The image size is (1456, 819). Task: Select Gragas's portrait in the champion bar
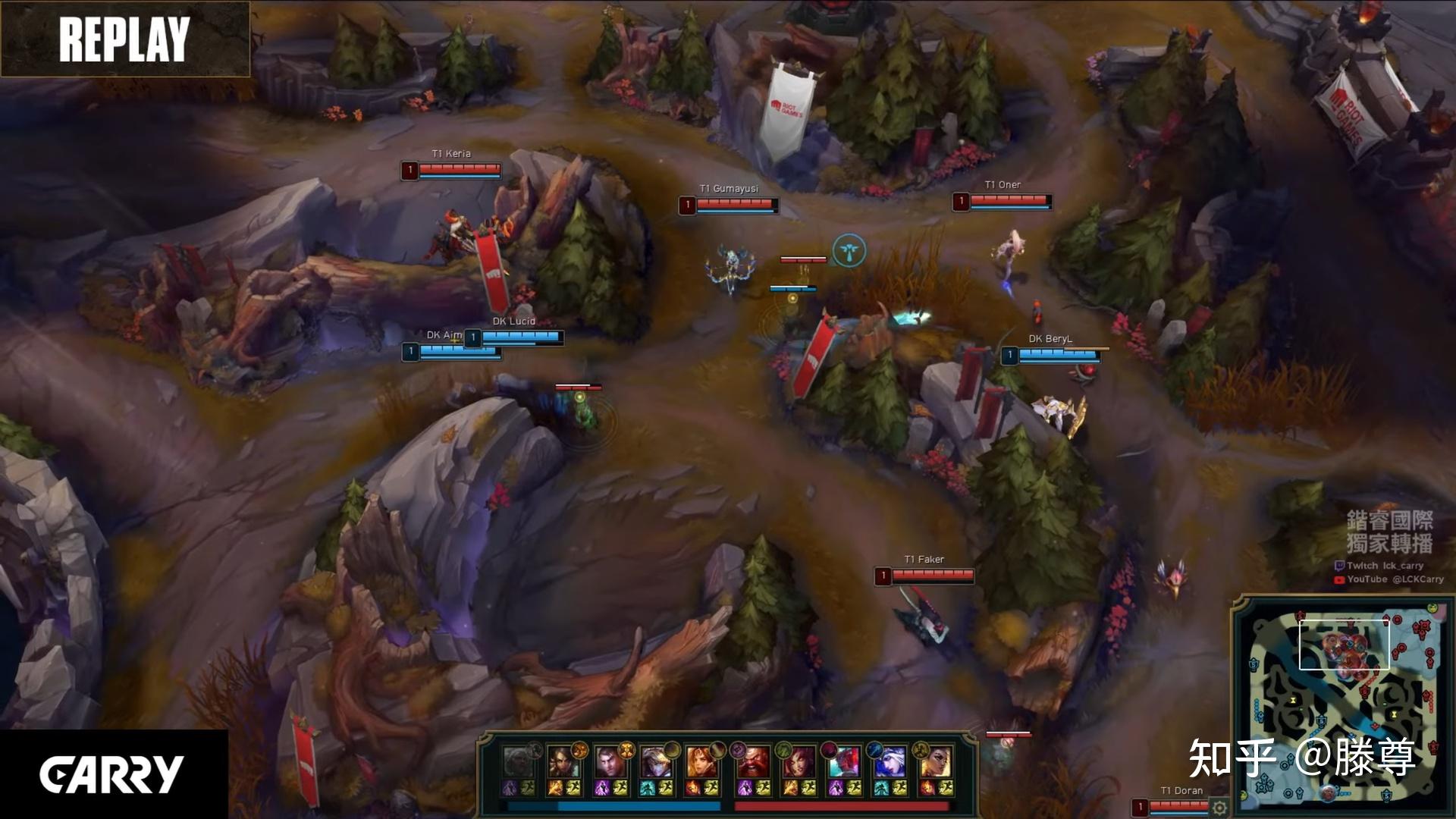[753, 761]
